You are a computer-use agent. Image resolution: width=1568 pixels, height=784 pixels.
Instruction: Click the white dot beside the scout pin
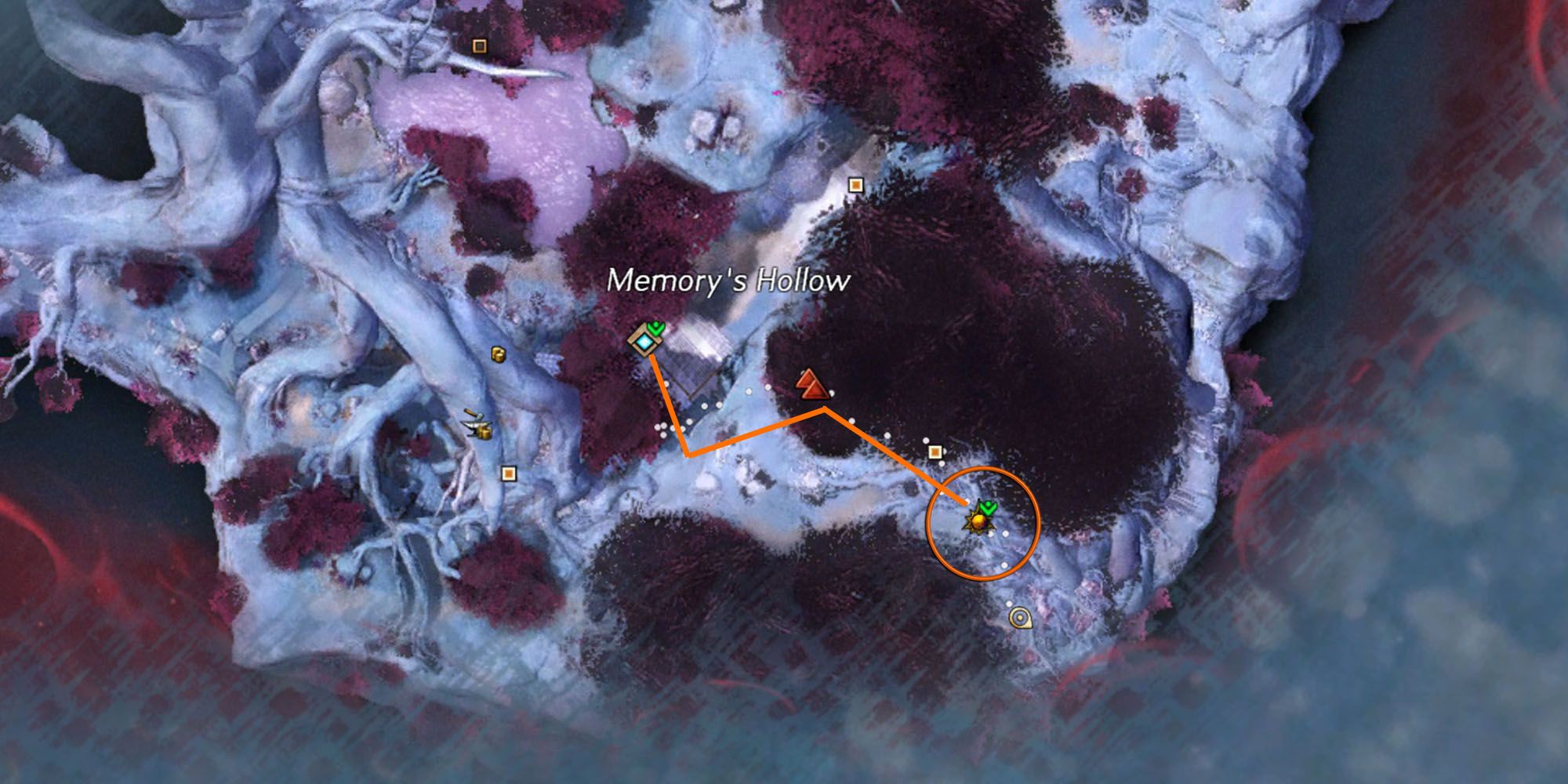coord(1009,604)
